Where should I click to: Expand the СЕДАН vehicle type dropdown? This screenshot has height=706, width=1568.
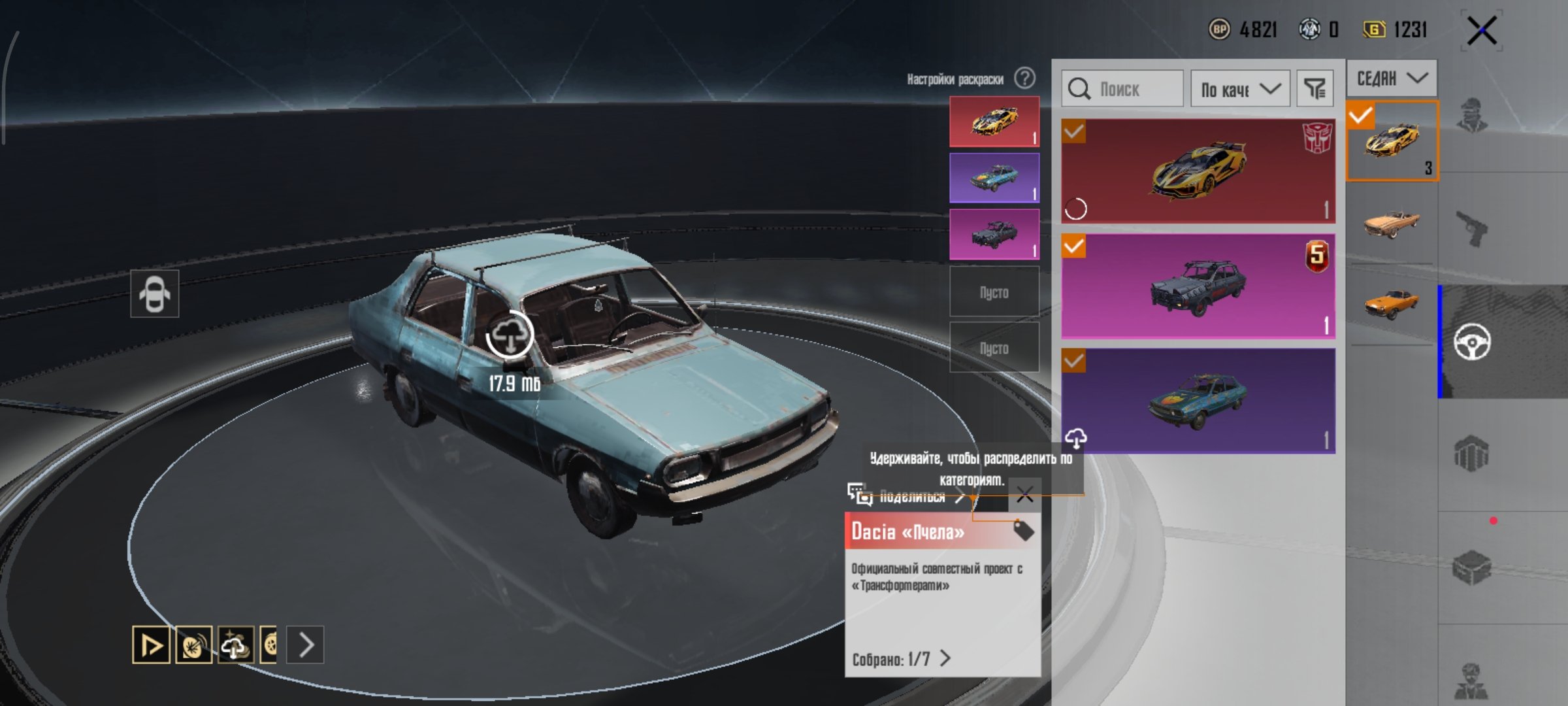click(x=1391, y=78)
